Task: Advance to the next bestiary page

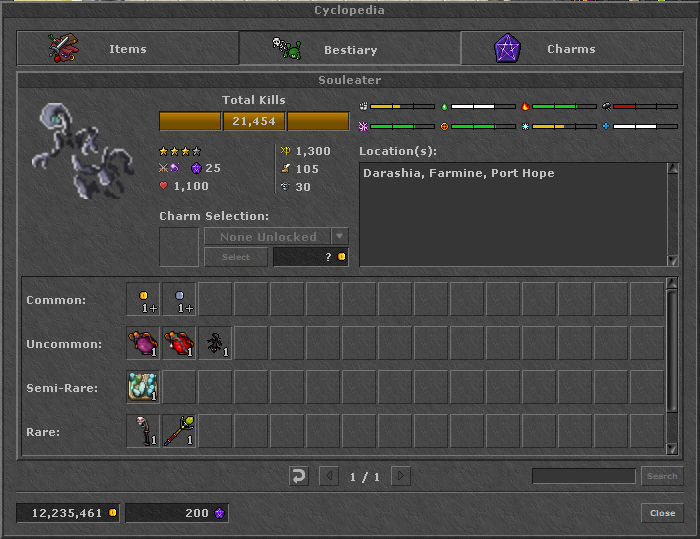Action: pos(400,476)
